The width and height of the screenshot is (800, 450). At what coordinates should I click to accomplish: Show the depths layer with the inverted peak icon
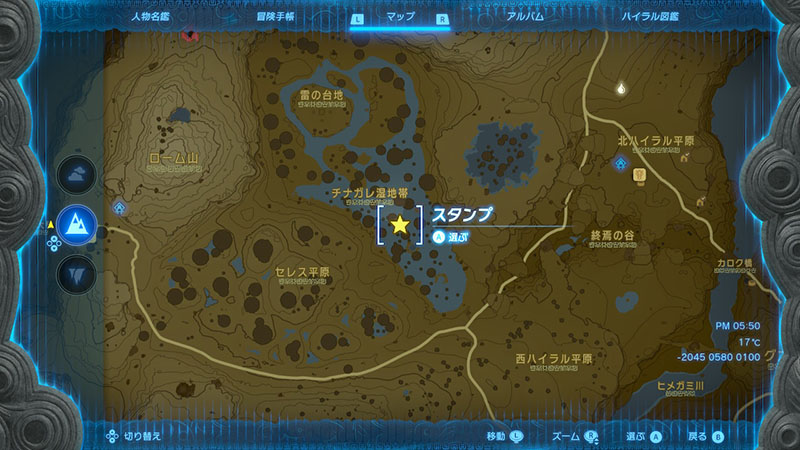pyautogui.click(x=76, y=272)
